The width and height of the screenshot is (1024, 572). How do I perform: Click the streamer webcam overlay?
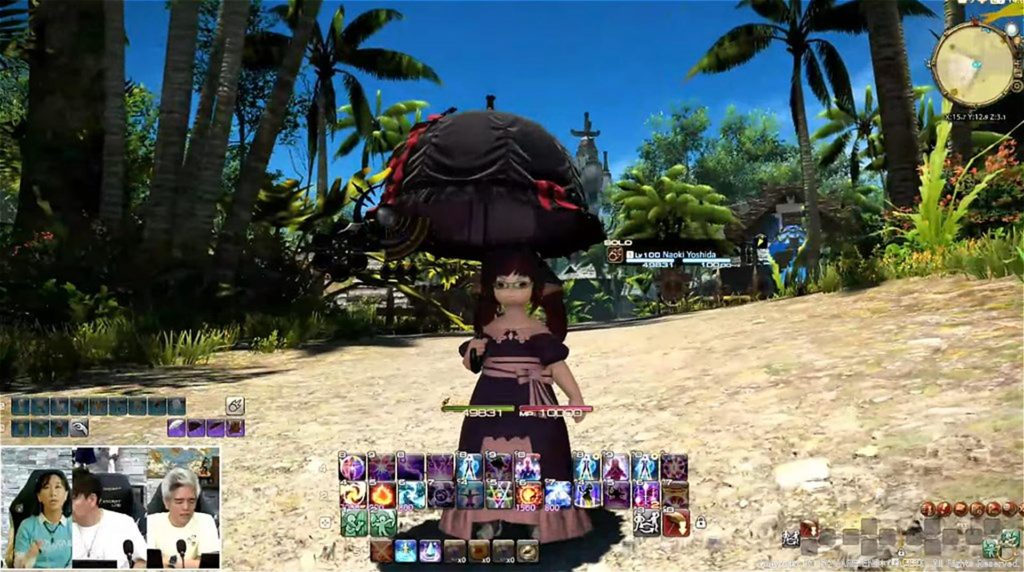[110, 508]
